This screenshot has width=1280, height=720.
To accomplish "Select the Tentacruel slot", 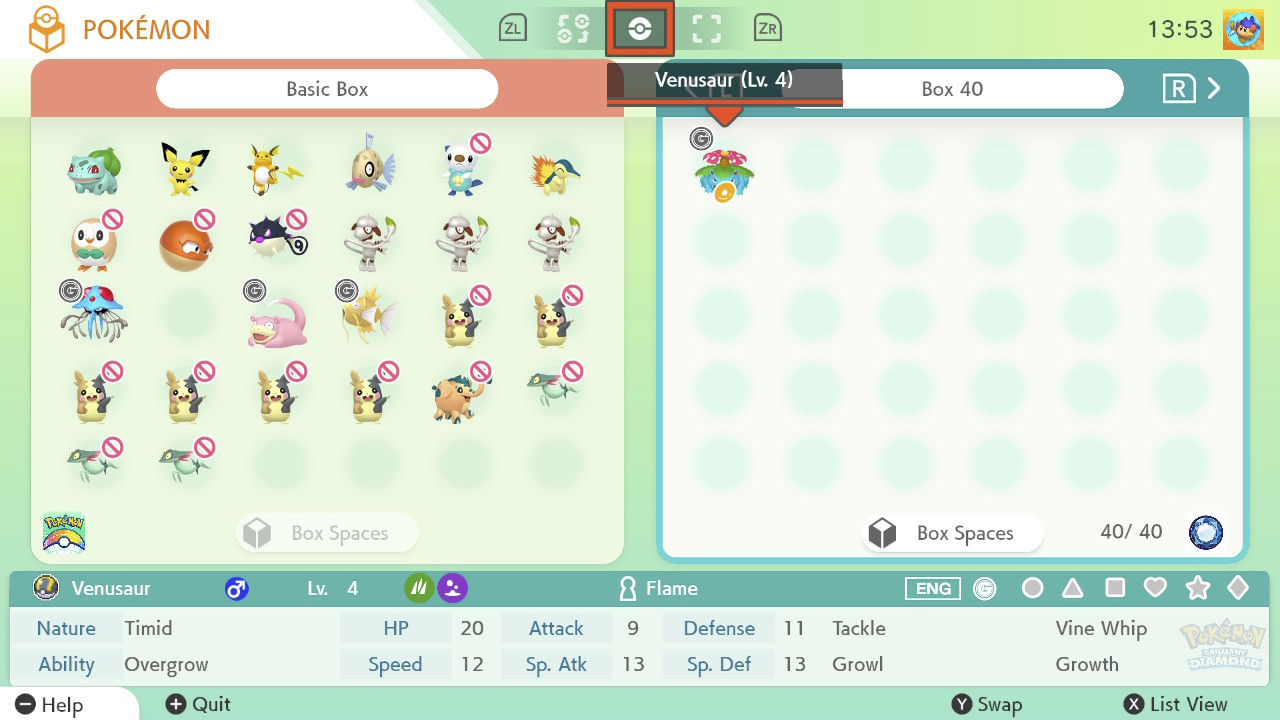I will [95, 316].
